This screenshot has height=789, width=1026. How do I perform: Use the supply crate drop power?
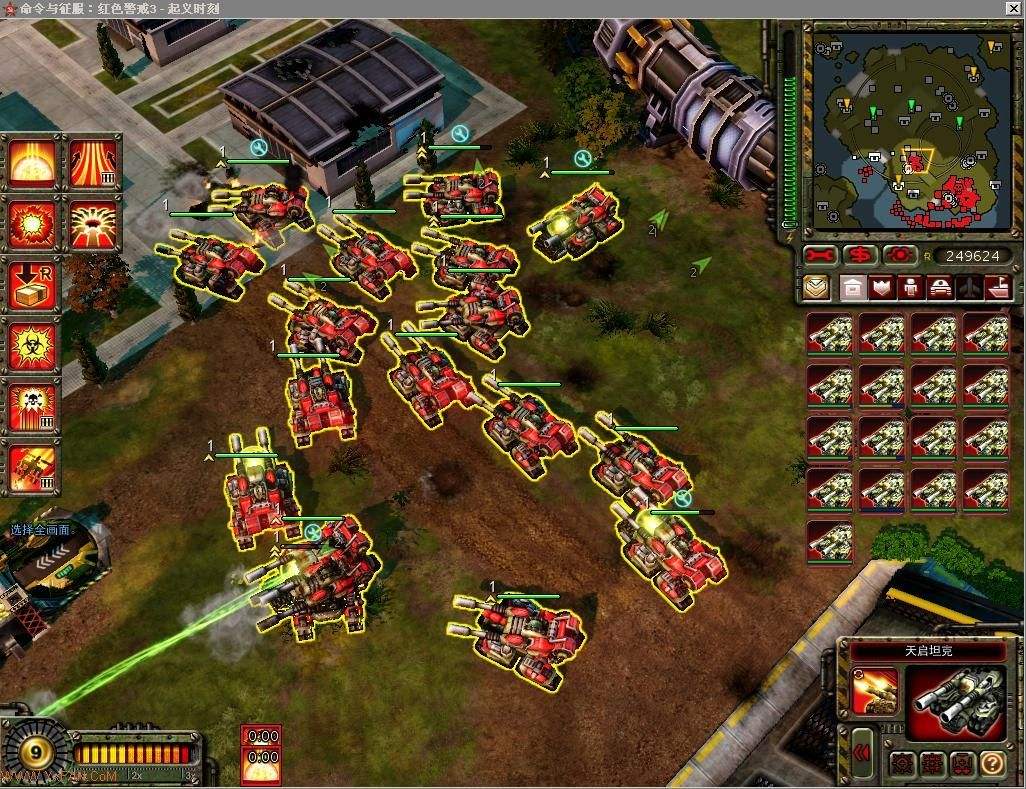coord(32,285)
